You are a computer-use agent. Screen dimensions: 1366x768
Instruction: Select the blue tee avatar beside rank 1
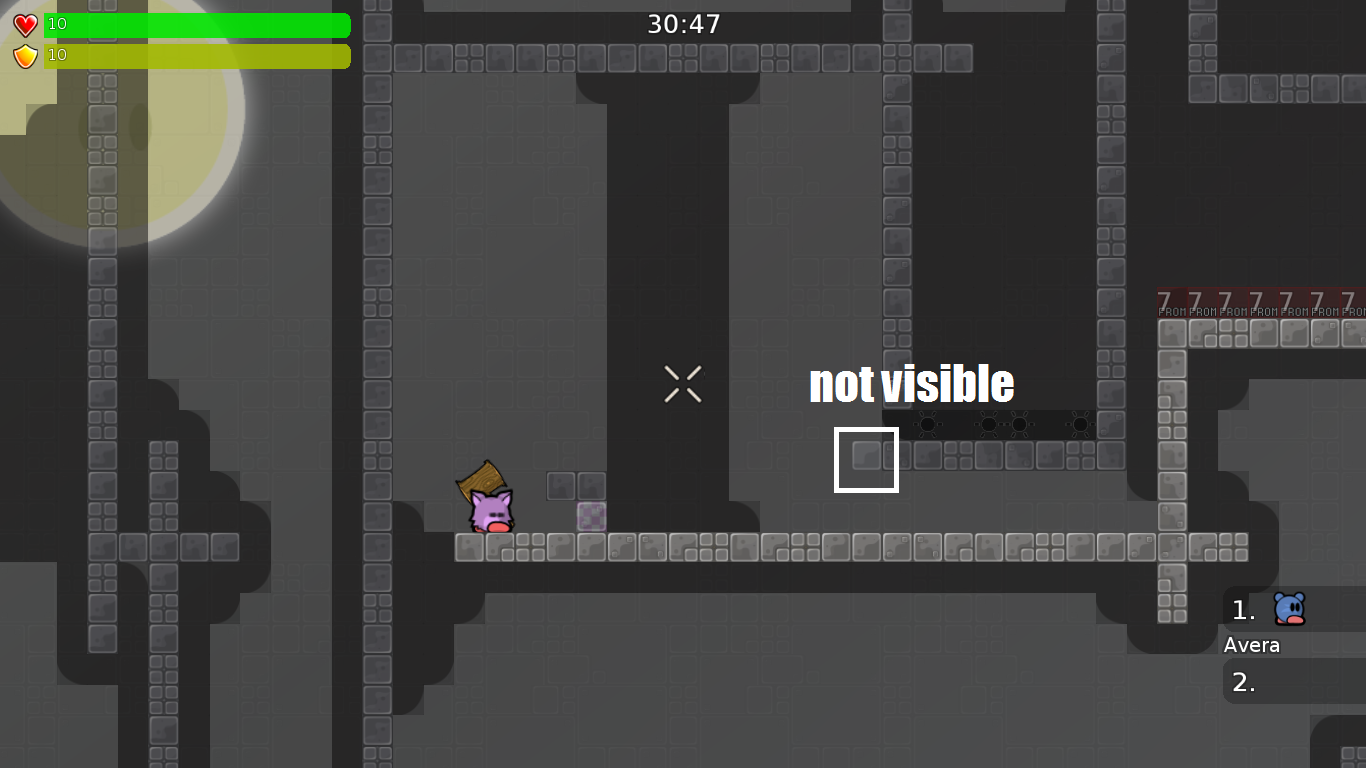(x=1289, y=608)
